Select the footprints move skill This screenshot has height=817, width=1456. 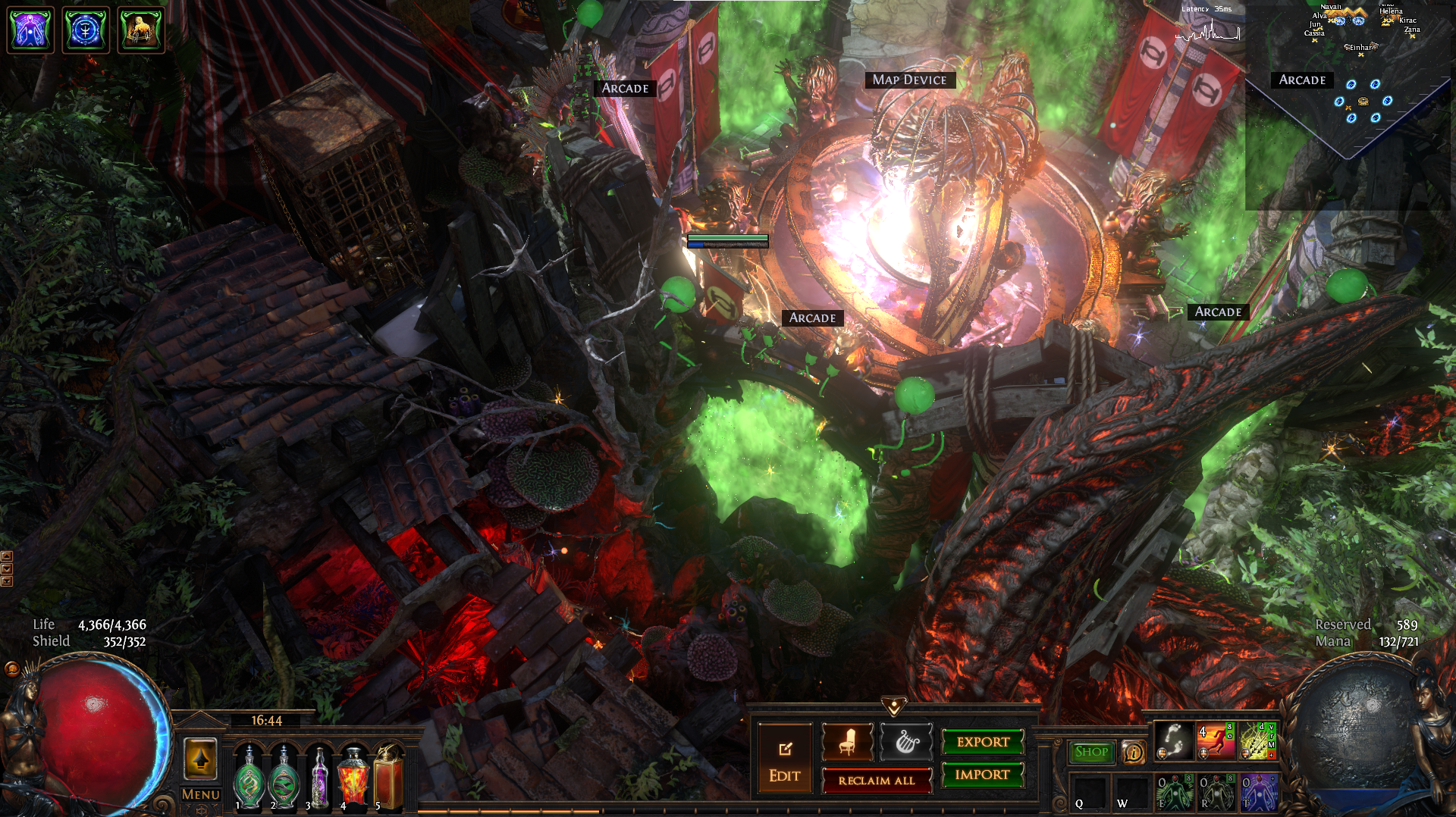point(1173,740)
